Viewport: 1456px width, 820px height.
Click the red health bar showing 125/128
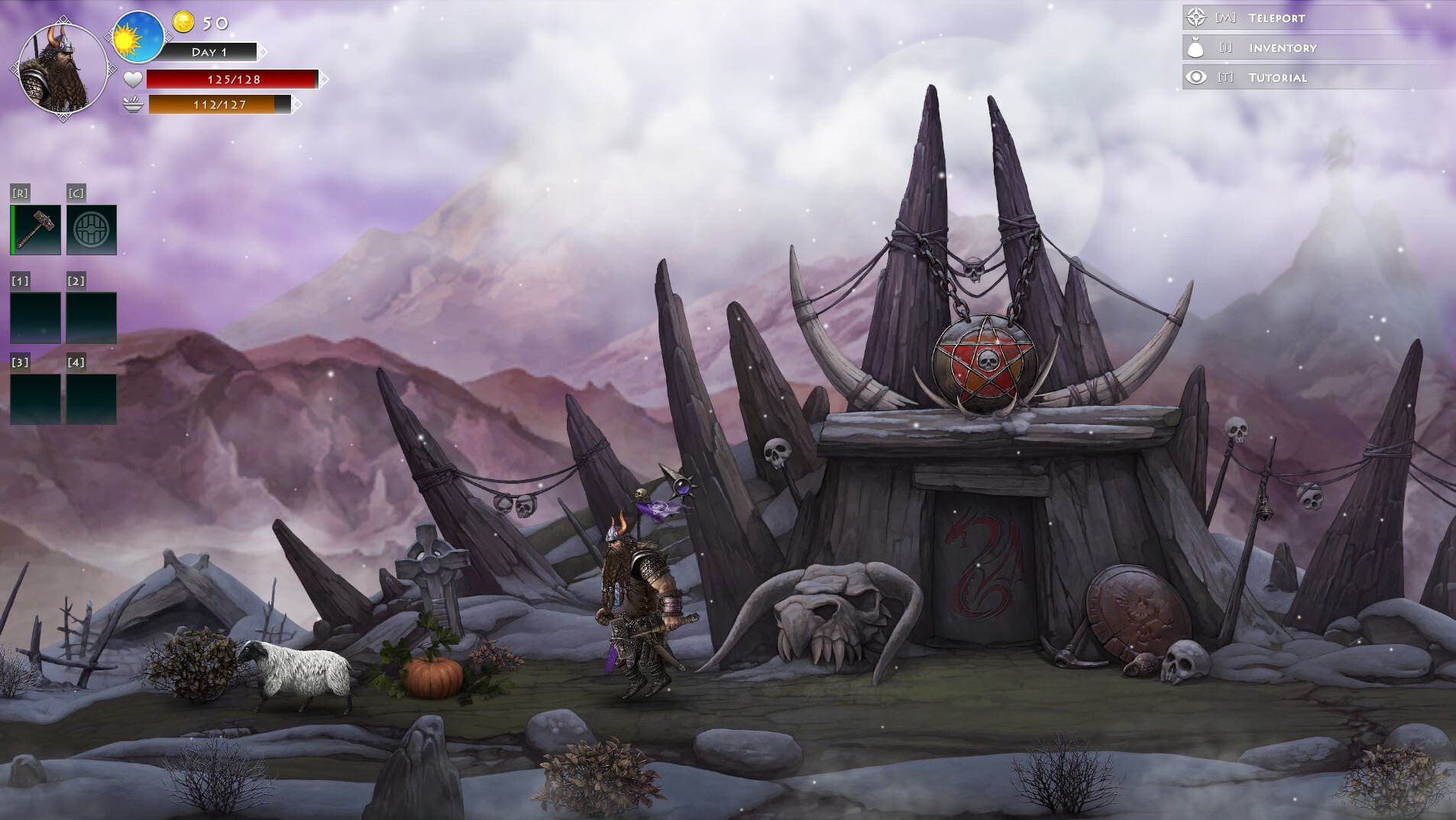click(231, 78)
